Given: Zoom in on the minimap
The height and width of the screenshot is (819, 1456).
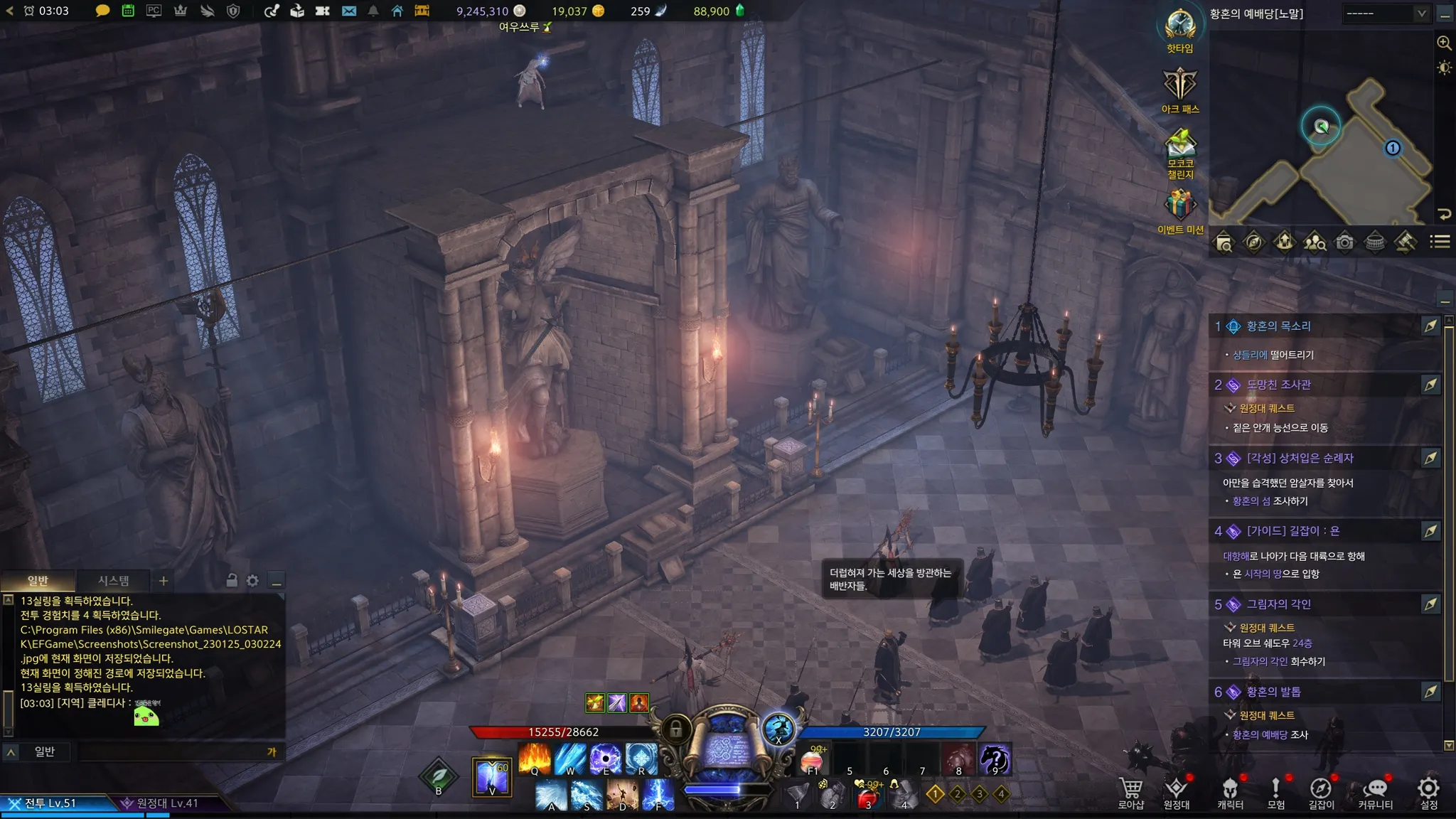Looking at the screenshot, I should pyautogui.click(x=1444, y=43).
